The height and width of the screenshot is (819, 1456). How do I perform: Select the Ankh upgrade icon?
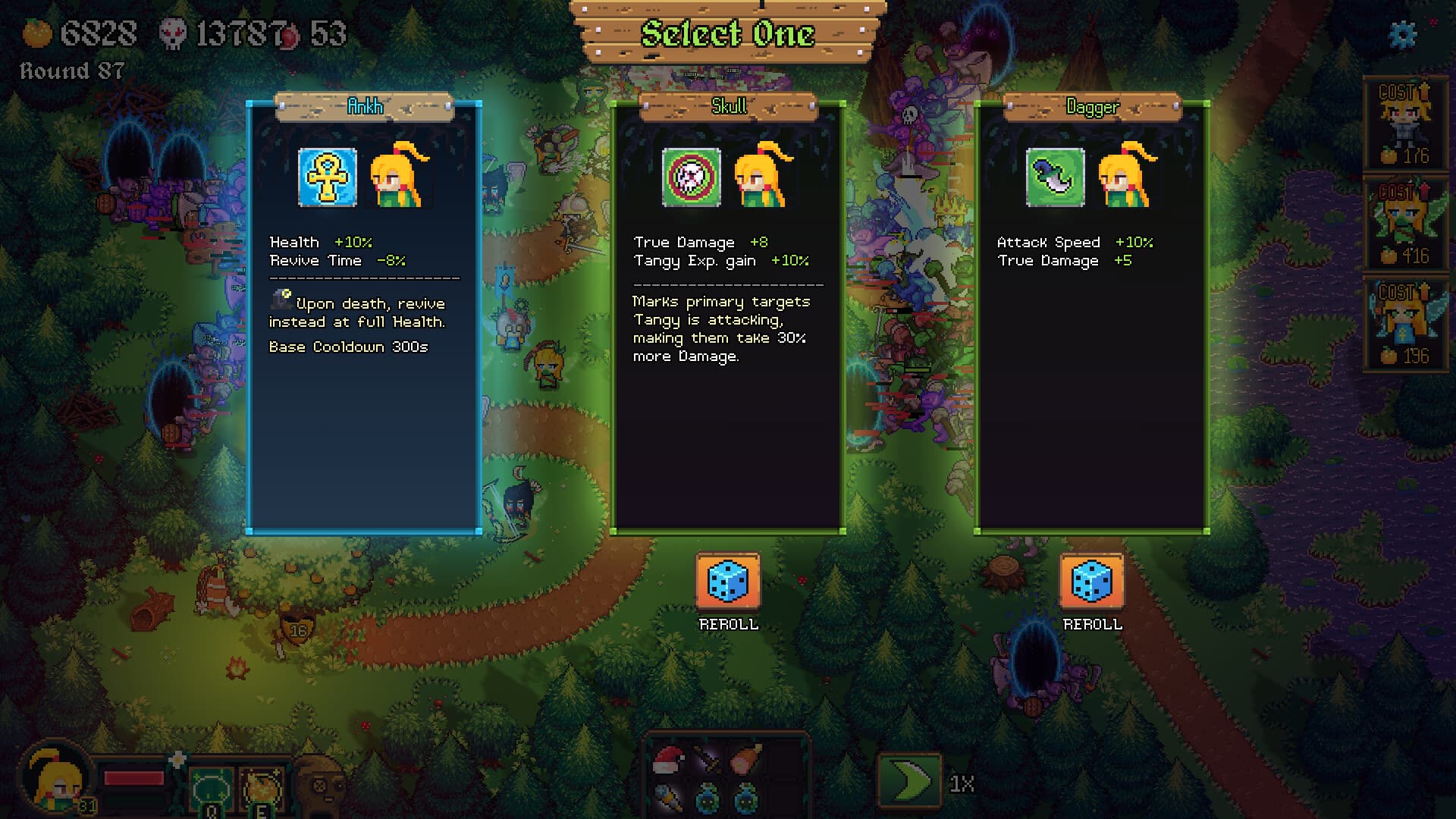click(326, 177)
